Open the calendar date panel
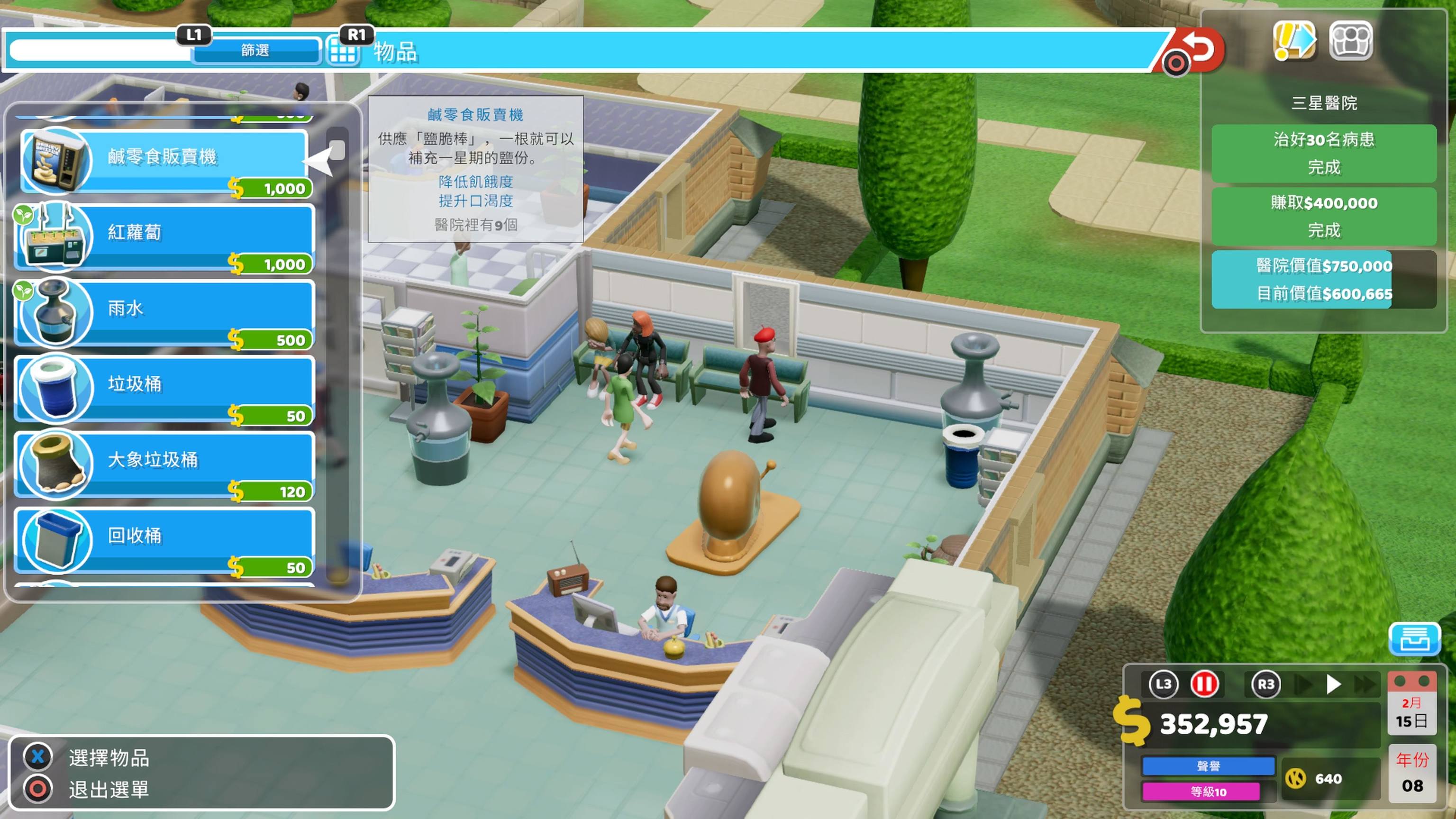Viewport: 1456px width, 819px height. pyautogui.click(x=1411, y=704)
